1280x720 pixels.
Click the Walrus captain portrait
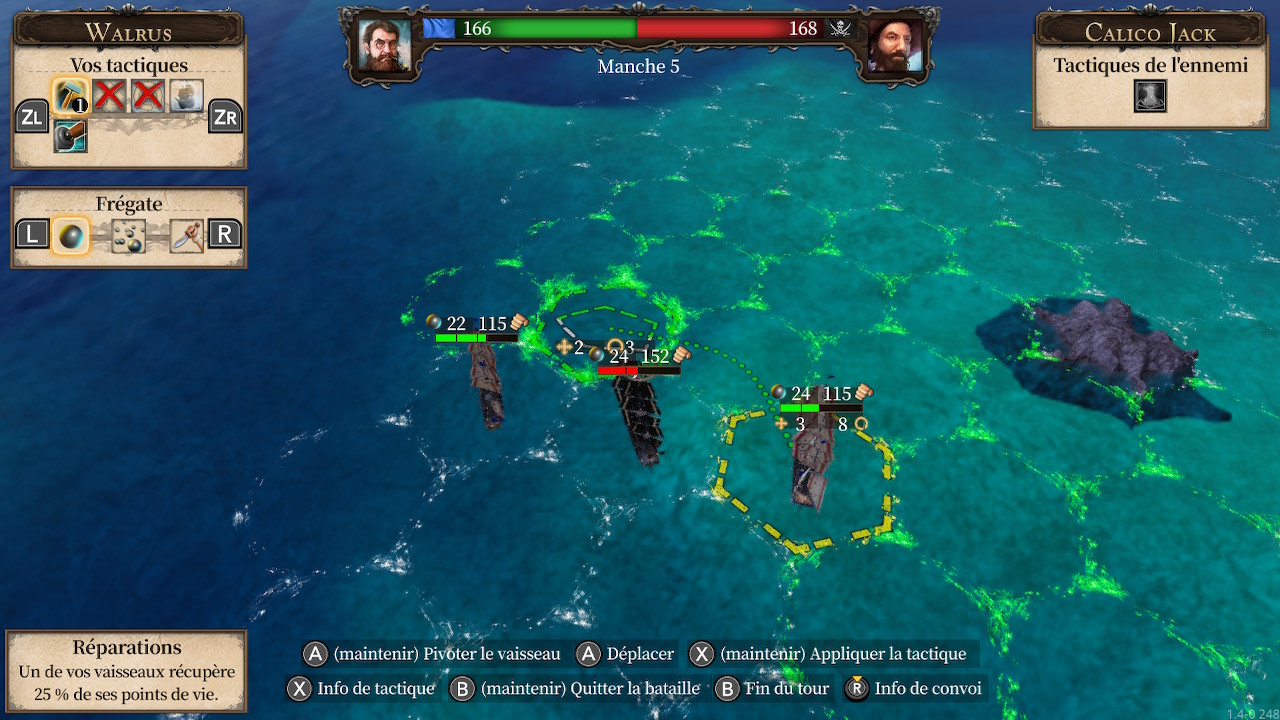tap(384, 45)
